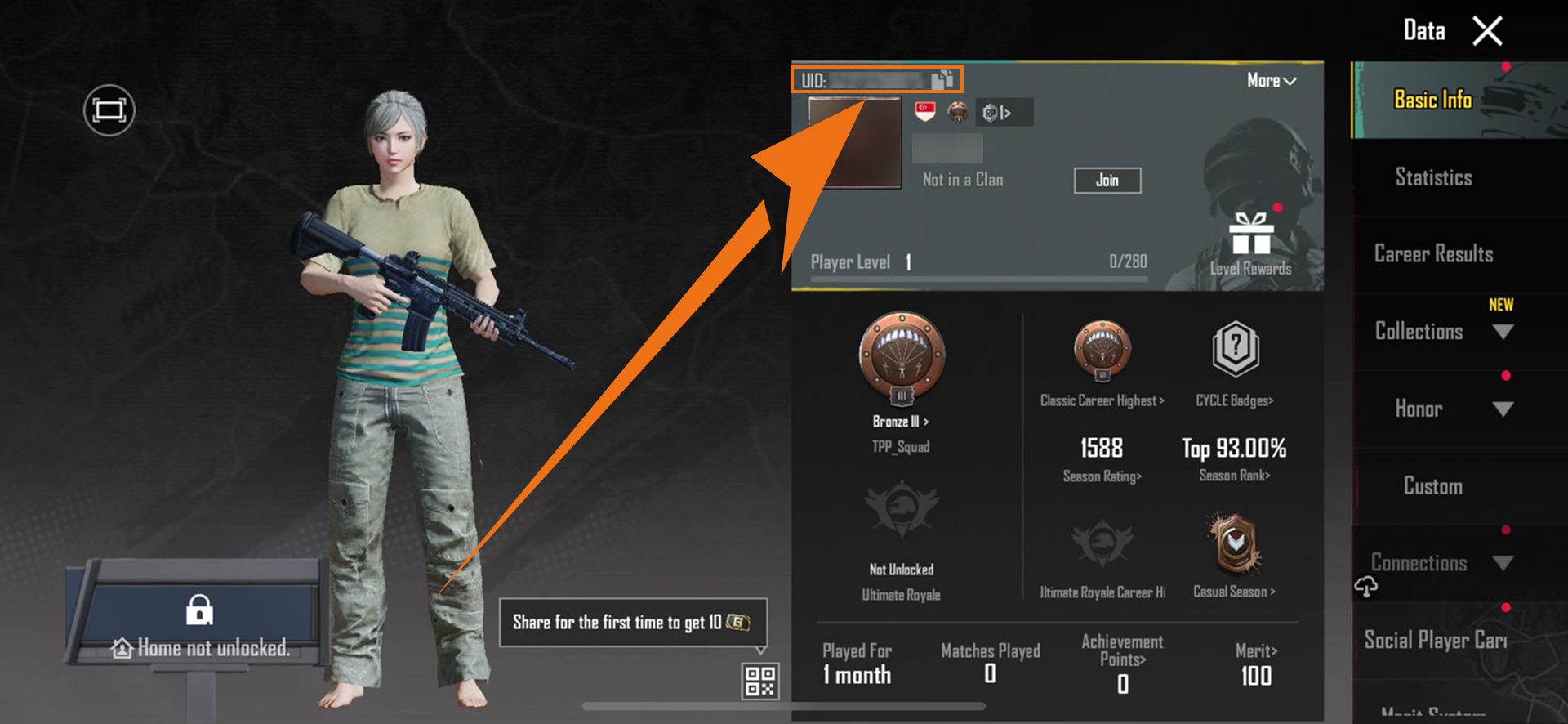Open the Social Player Card tab
1568x724 pixels.
1435,640
